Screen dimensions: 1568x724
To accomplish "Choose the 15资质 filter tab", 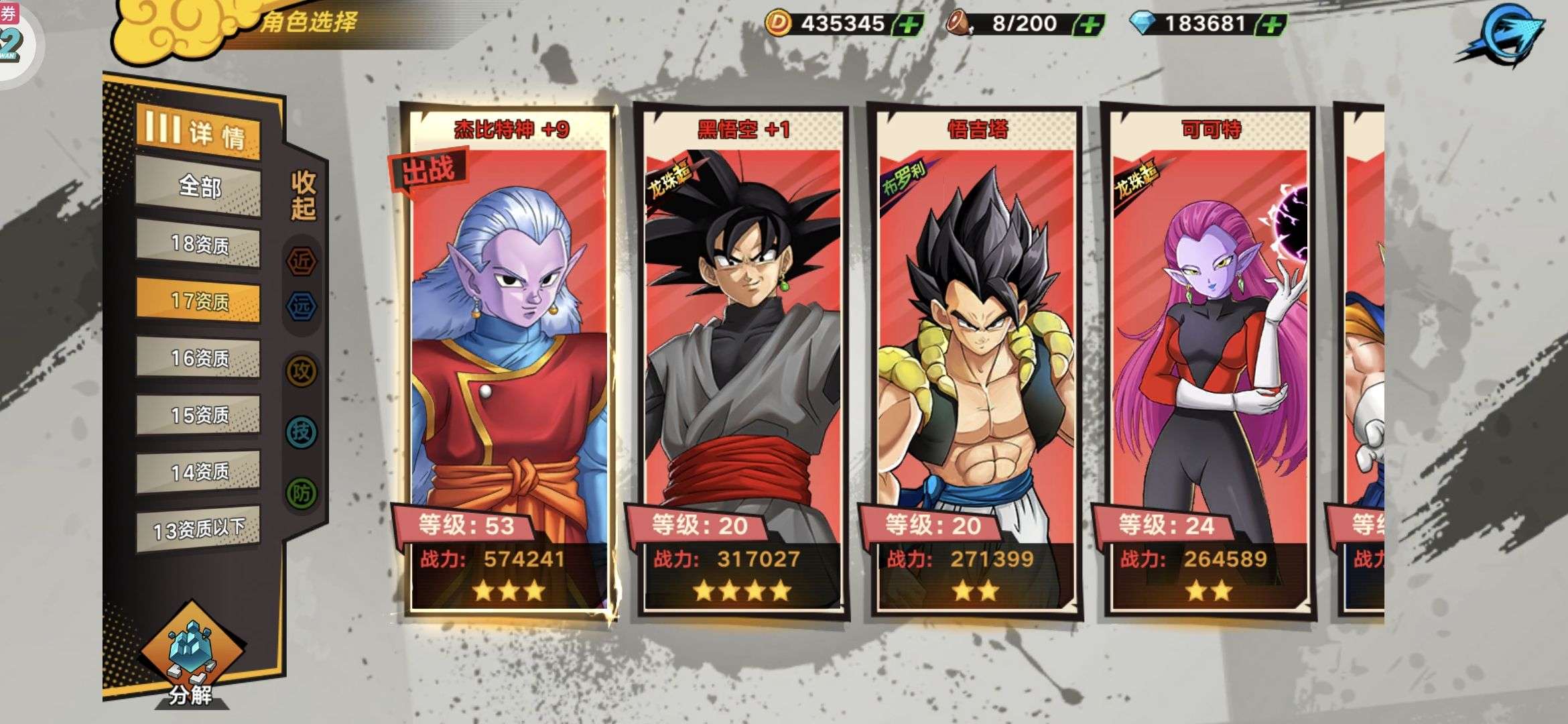I will click(x=198, y=415).
